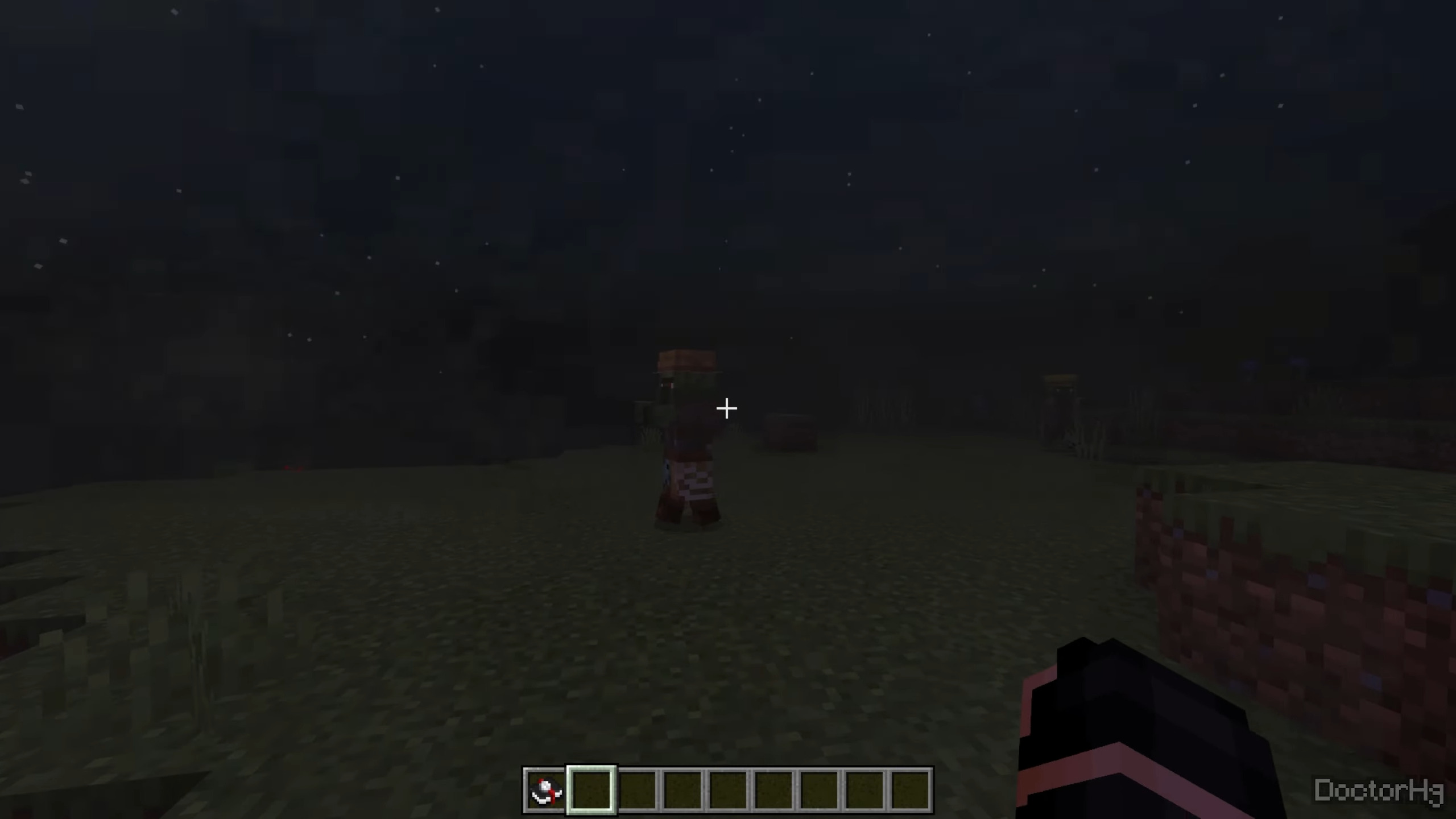Click the crosshair at screen center
The height and width of the screenshot is (819, 1456).
(x=727, y=408)
